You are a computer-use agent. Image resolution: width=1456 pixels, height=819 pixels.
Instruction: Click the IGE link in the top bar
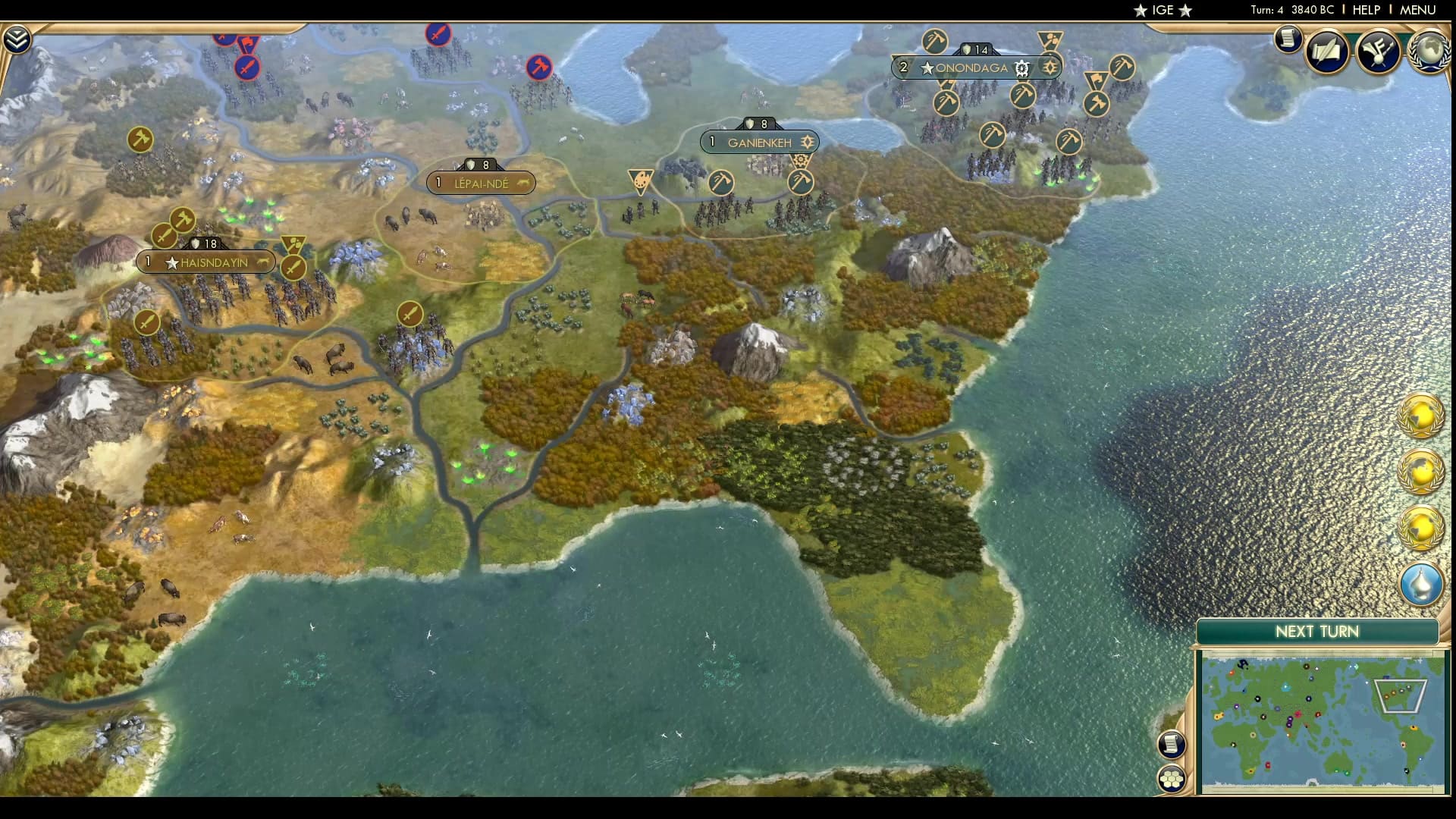click(x=1163, y=11)
